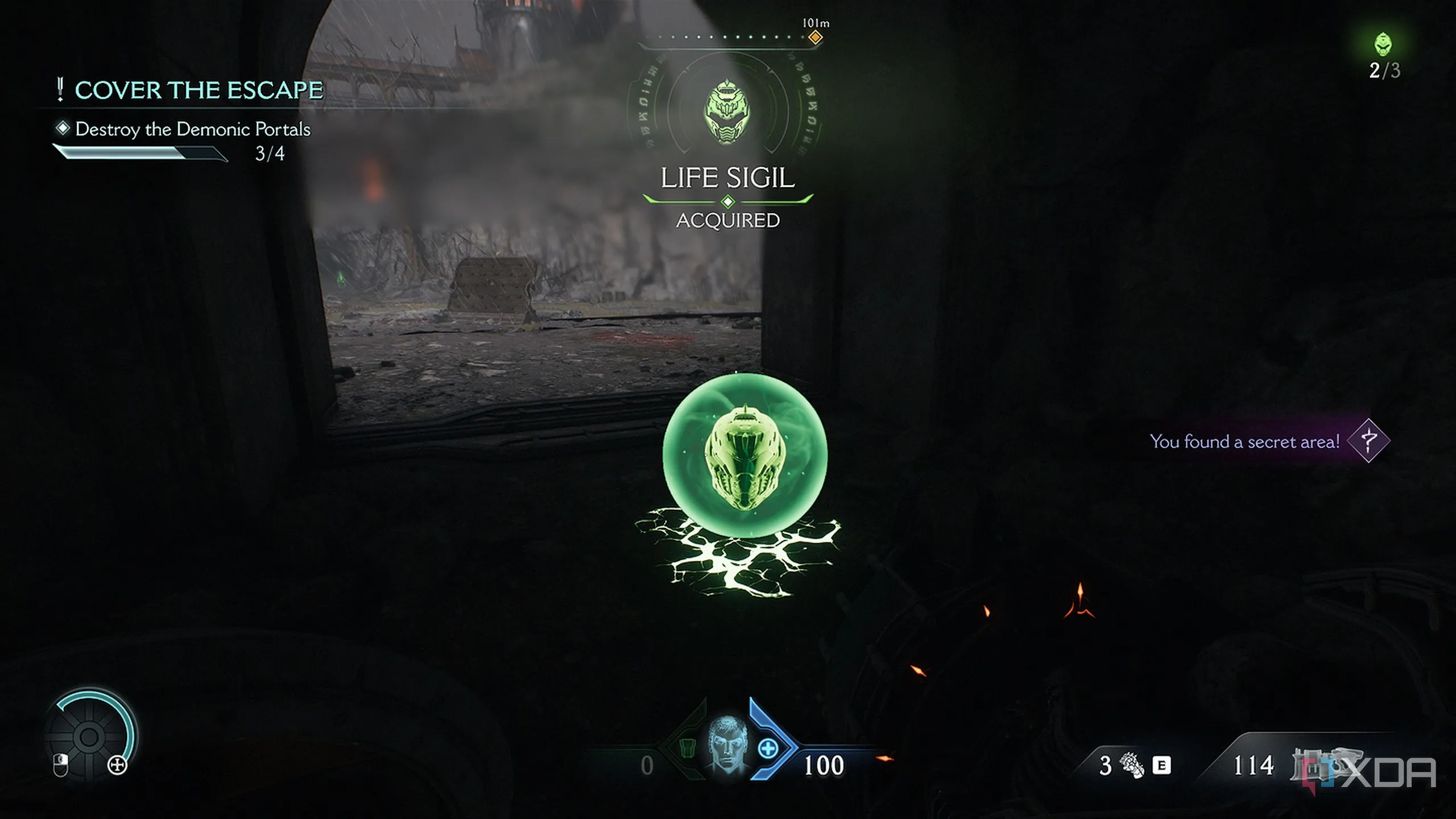Screen dimensions: 1456x819
Task: Click the Life Sigil acquired helmet emblem
Action: click(727, 112)
